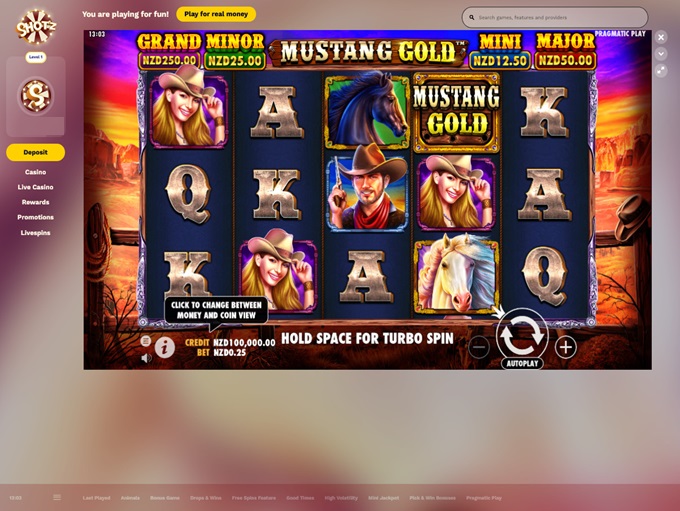Click Play for real money

click(x=216, y=15)
